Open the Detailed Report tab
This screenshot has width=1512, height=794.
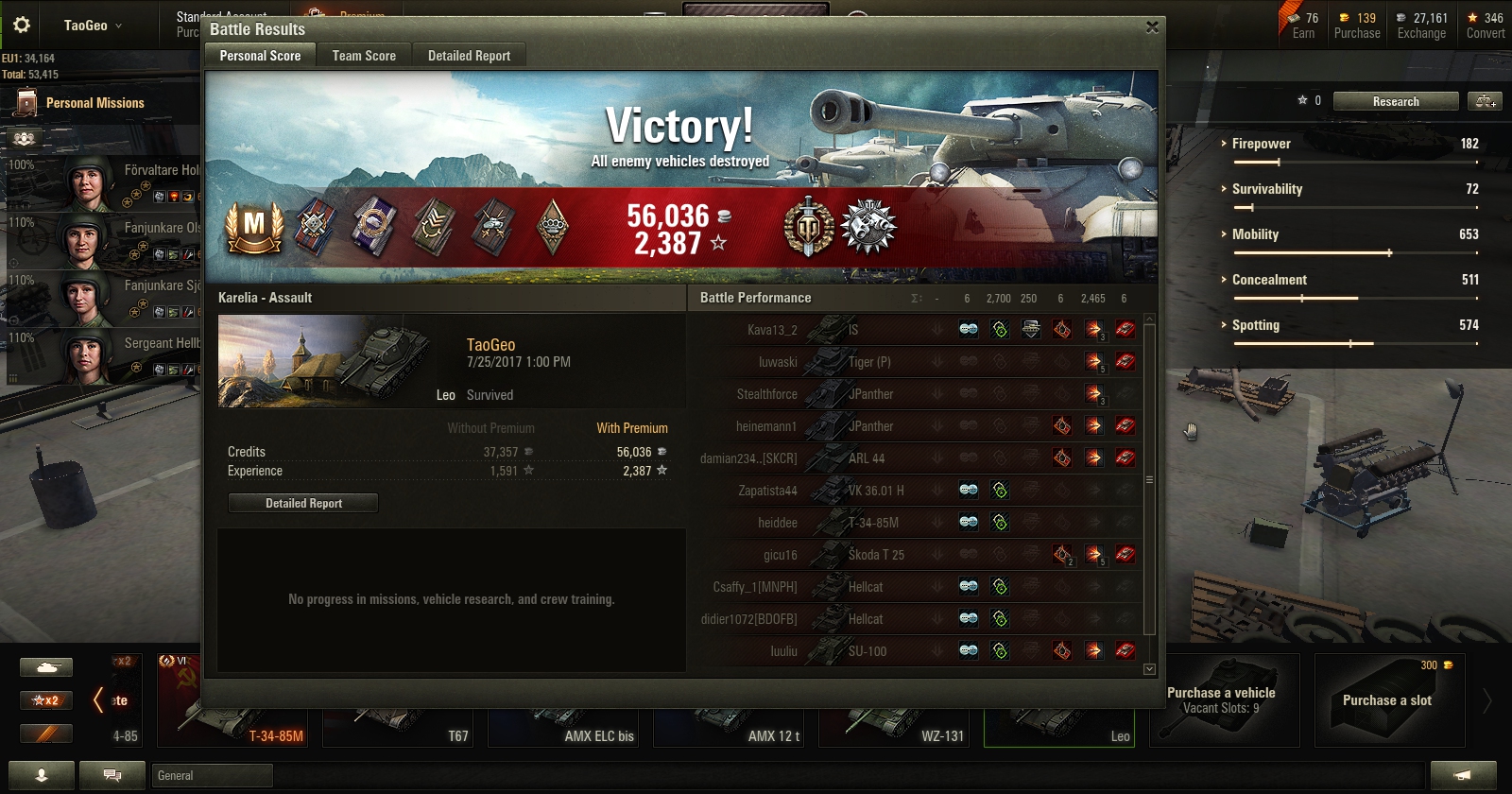coord(469,56)
